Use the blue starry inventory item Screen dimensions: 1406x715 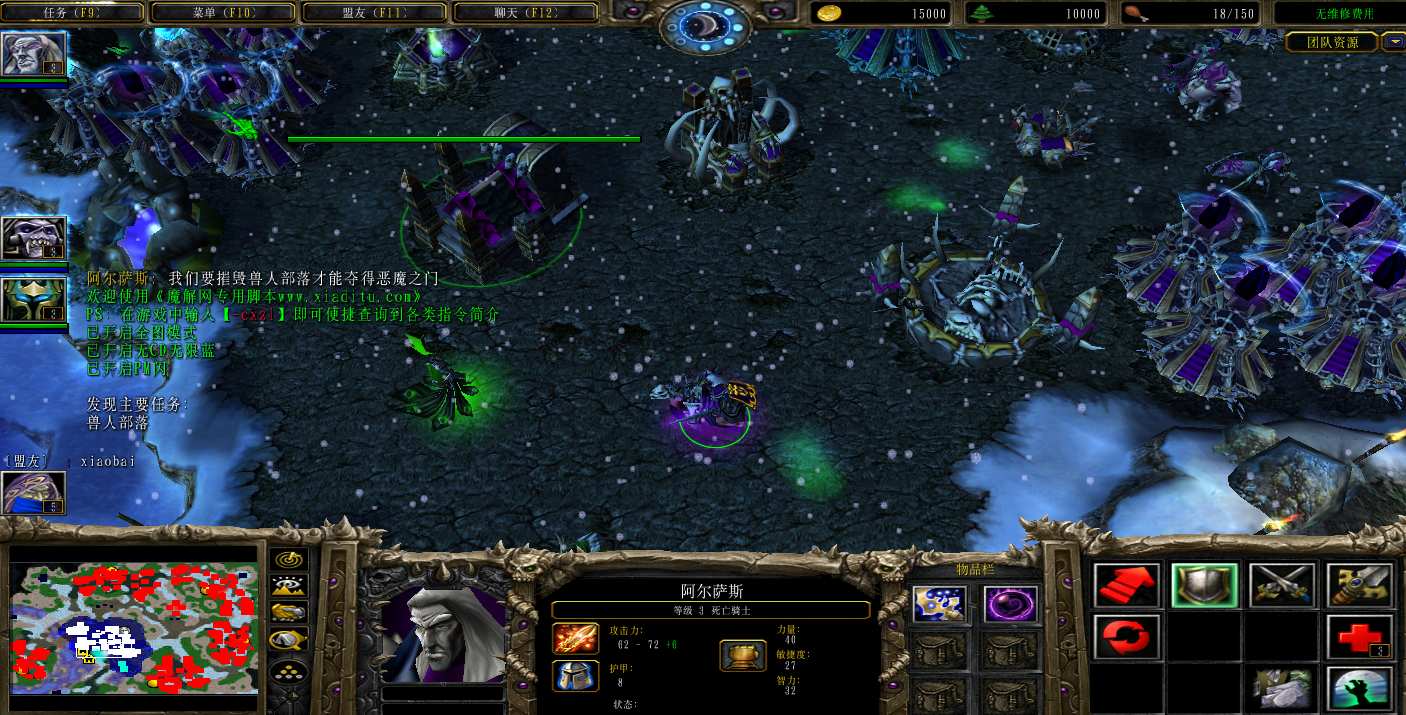(939, 603)
